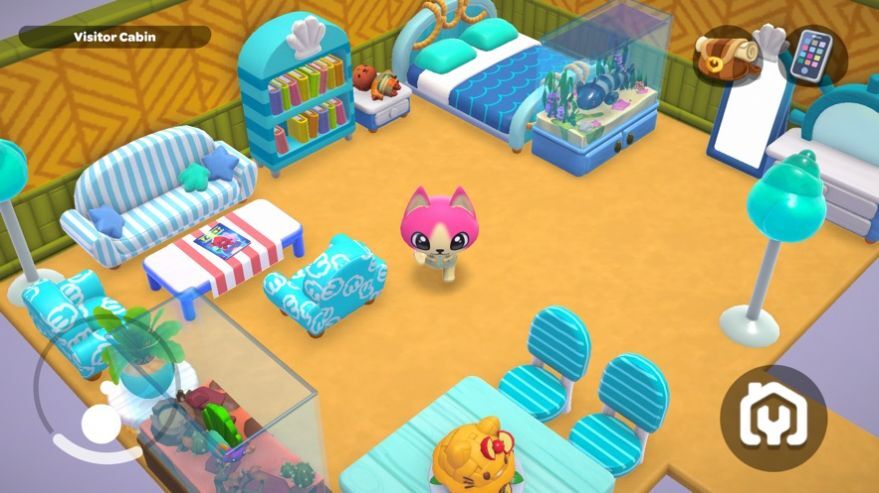
Task: Open the backpack inventory icon
Action: 725,54
